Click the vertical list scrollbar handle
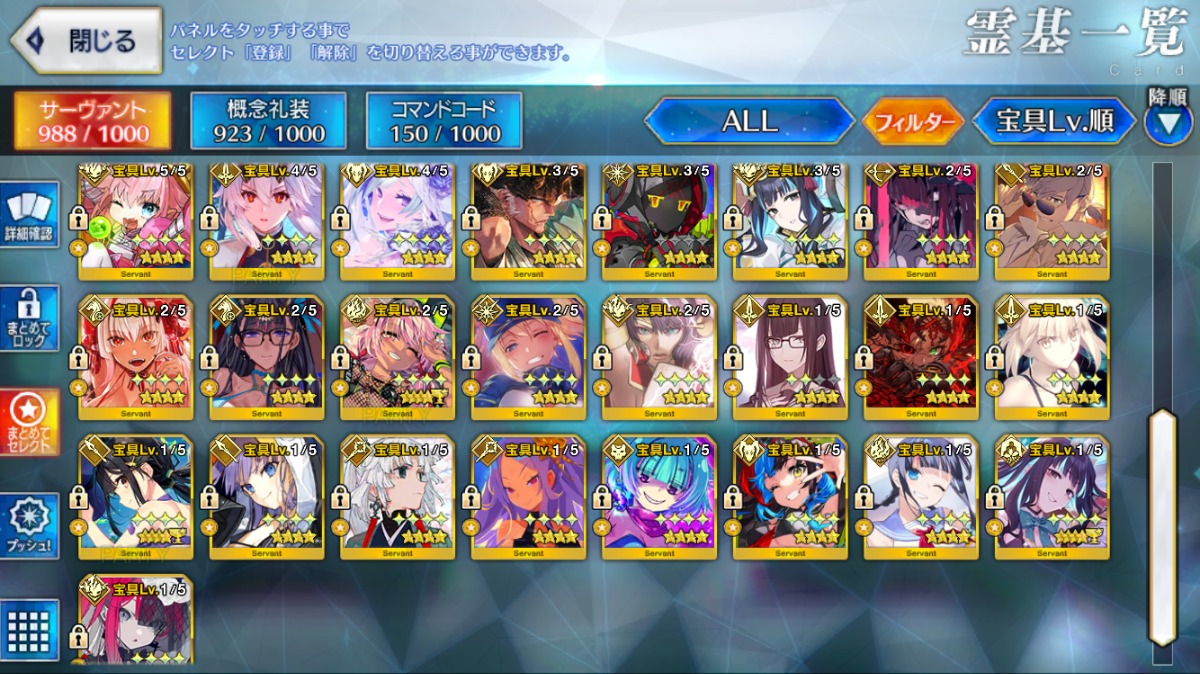This screenshot has width=1200, height=674. (1162, 525)
